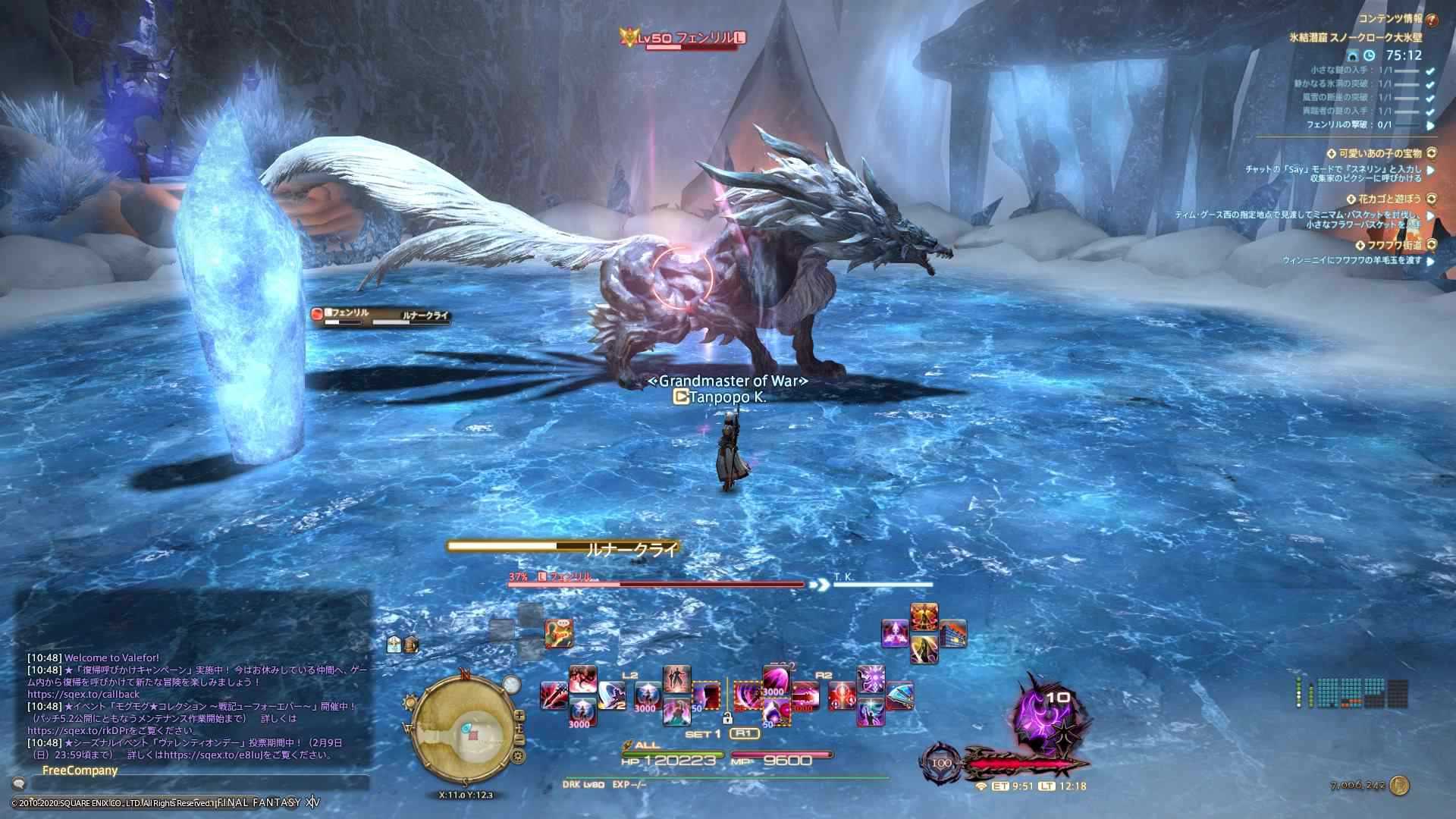
Task: Open minimap settings via the gear icon
Action: [519, 755]
